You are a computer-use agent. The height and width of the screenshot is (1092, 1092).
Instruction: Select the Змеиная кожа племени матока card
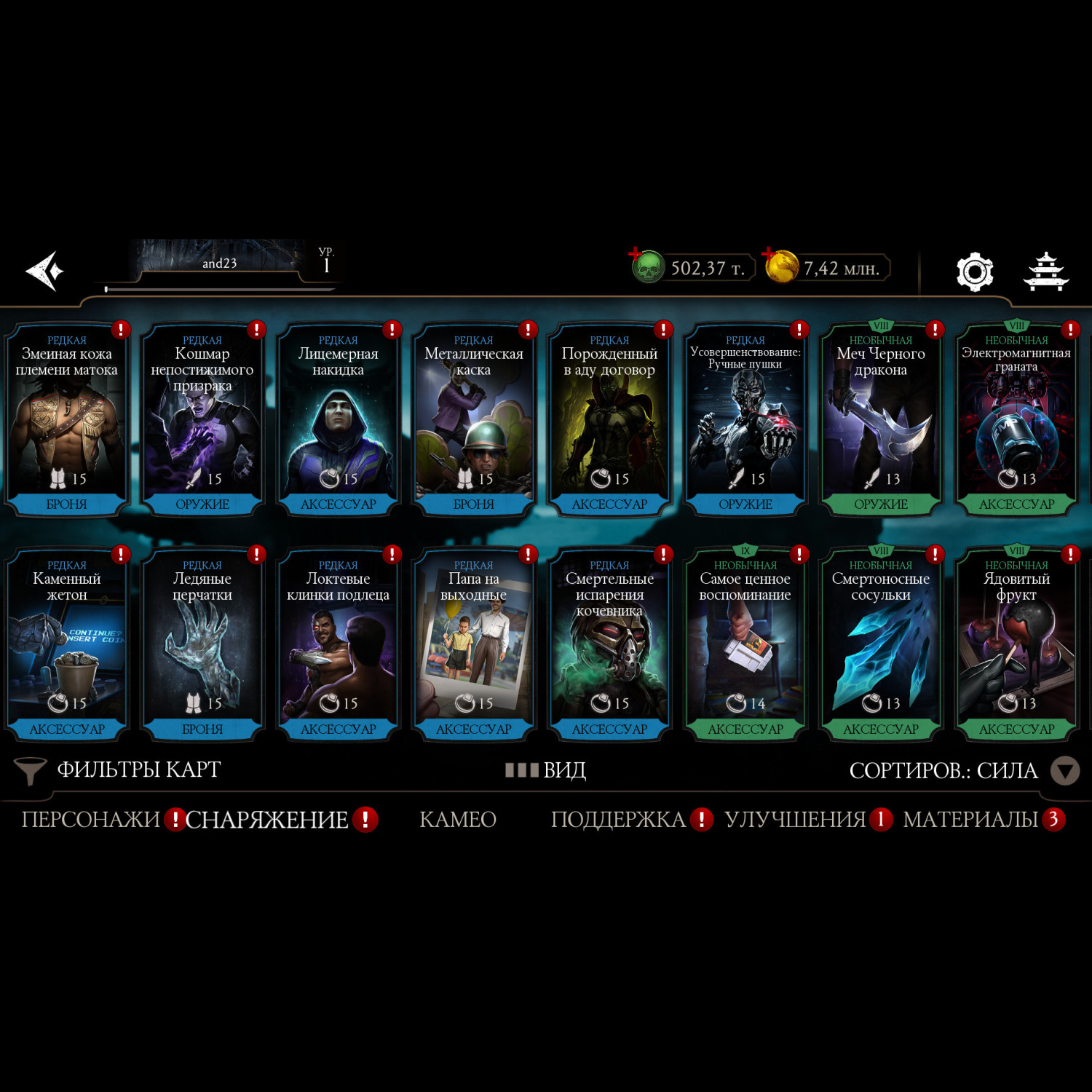click(x=67, y=419)
